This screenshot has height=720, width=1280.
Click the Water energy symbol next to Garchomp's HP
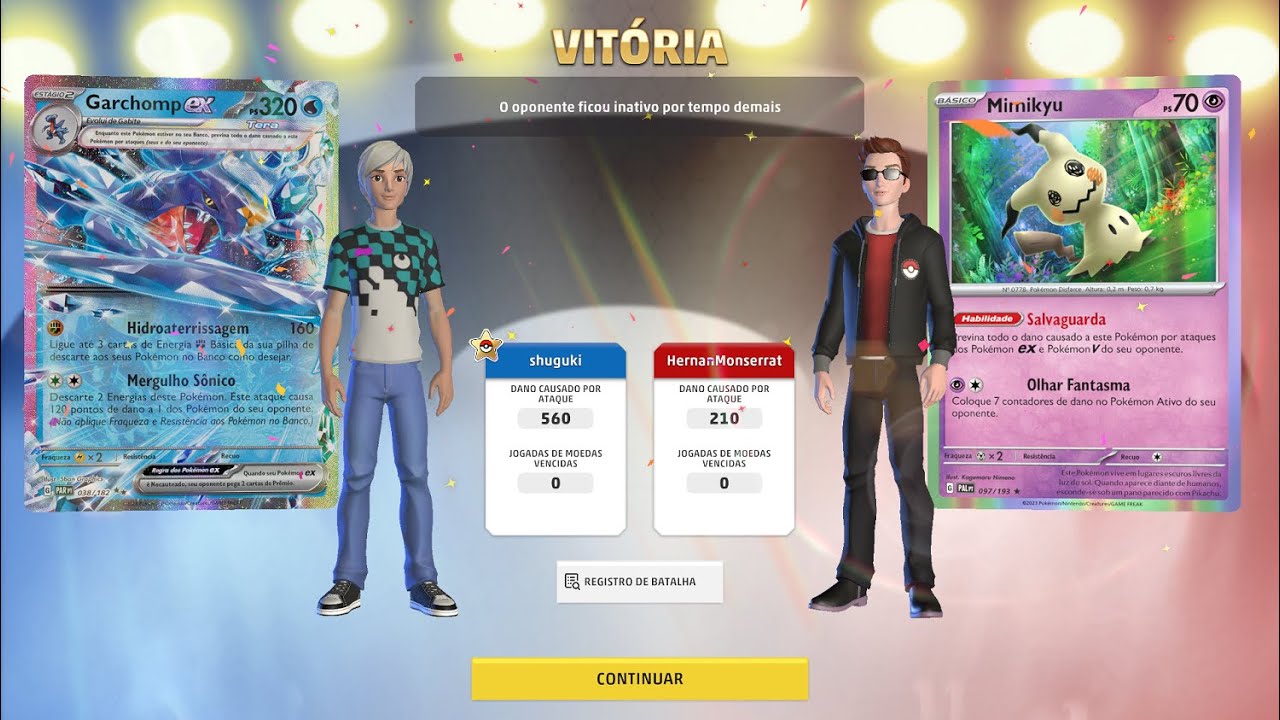pos(309,105)
